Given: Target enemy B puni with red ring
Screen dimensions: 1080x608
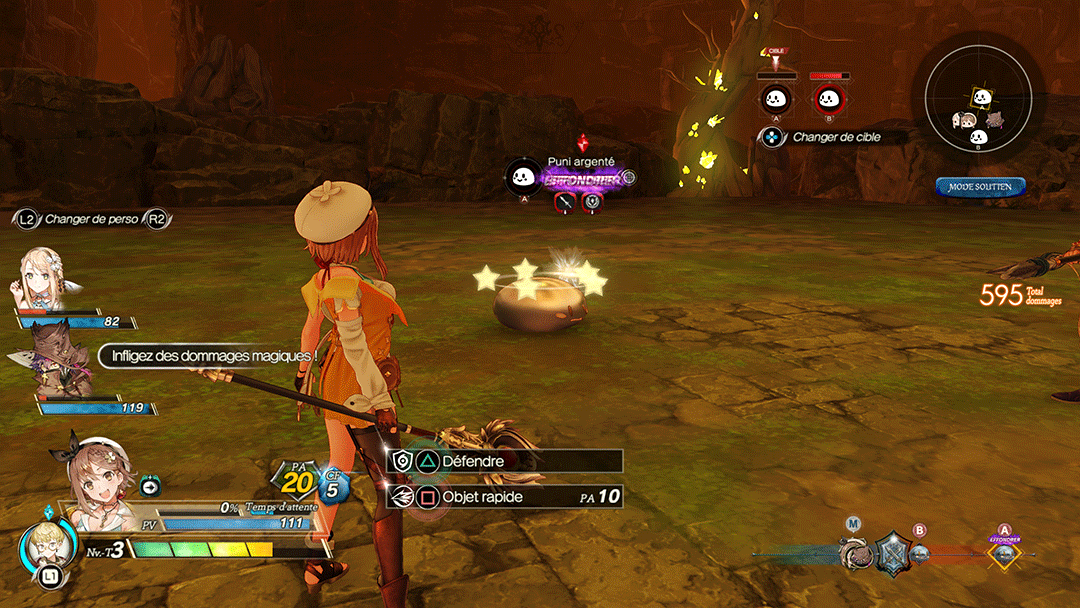Looking at the screenshot, I should [827, 98].
